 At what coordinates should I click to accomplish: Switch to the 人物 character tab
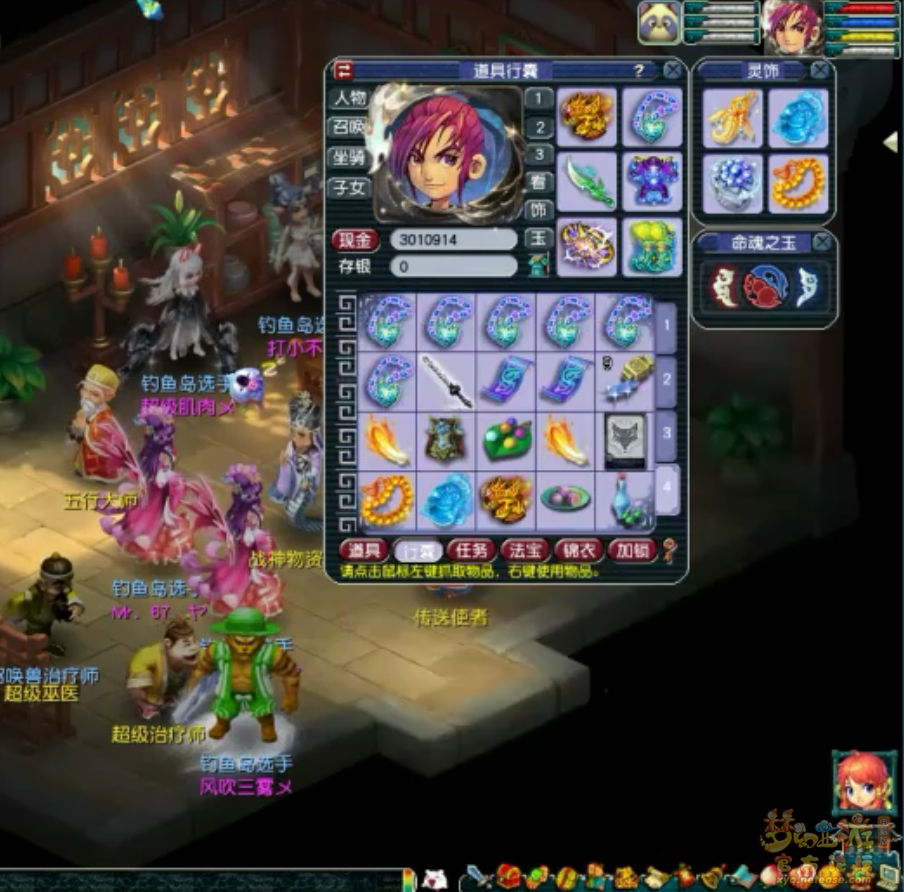click(x=350, y=98)
